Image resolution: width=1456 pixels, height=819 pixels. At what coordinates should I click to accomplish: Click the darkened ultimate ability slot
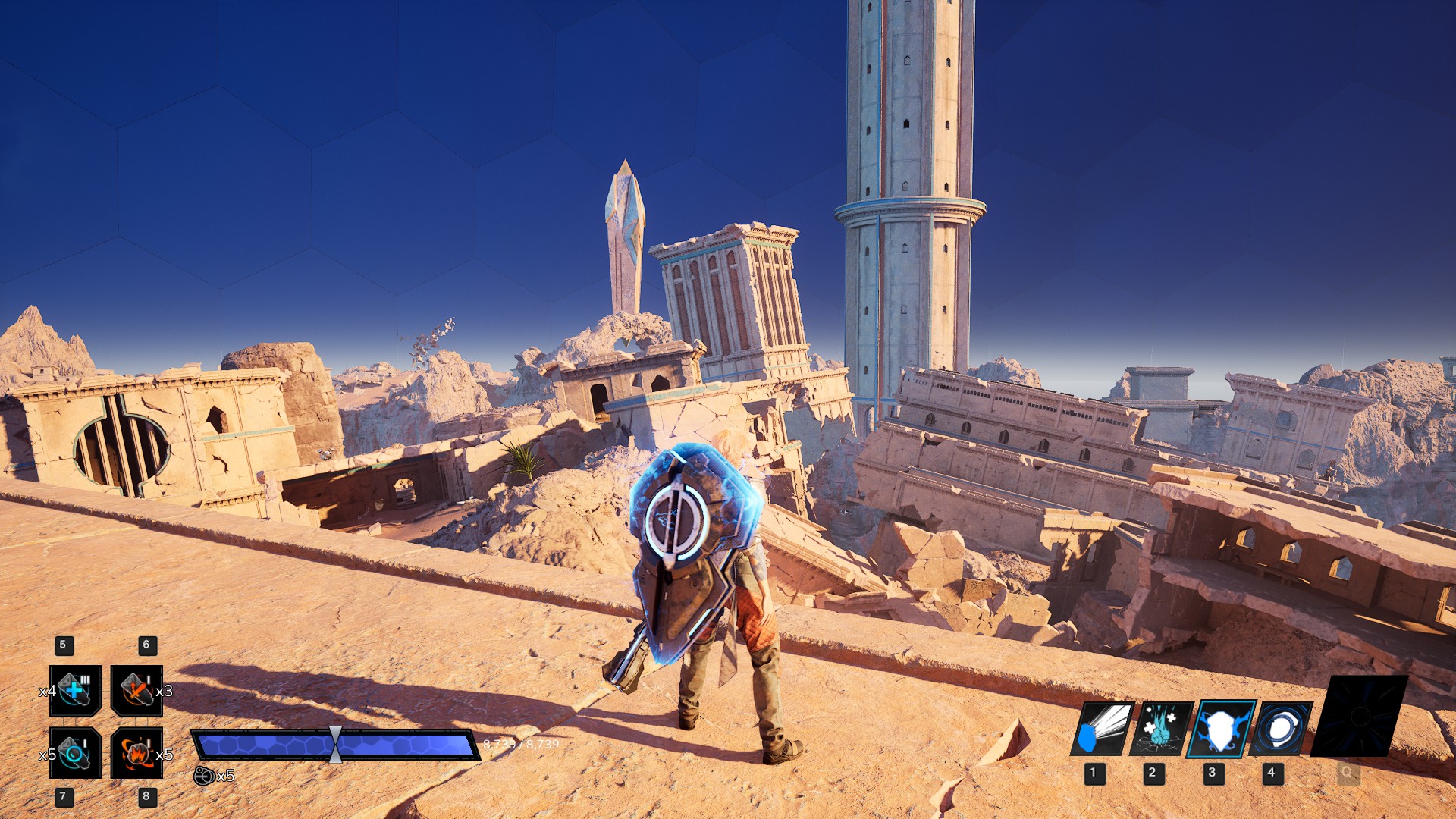pos(1360,717)
